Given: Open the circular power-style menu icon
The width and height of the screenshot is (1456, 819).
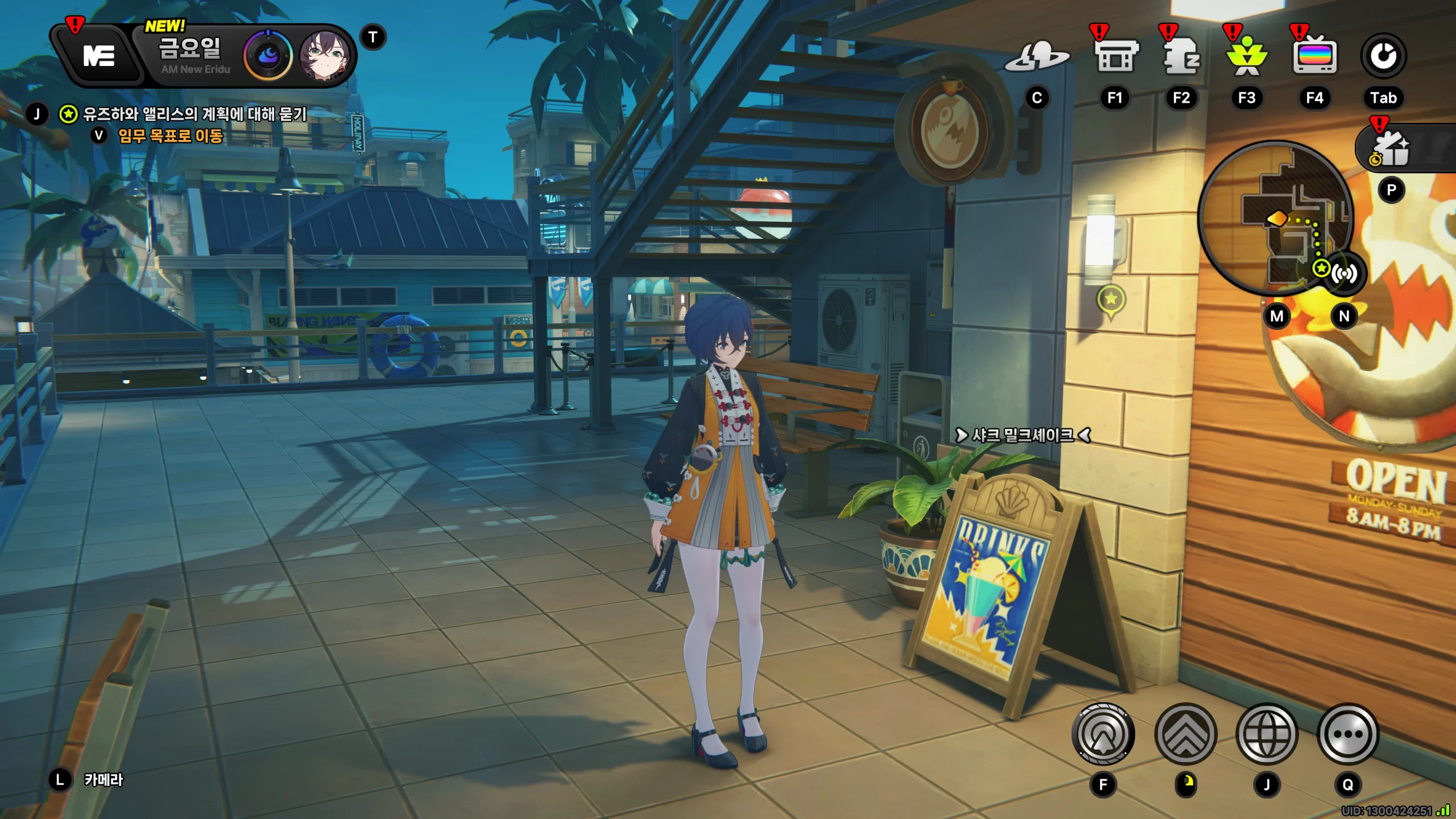Looking at the screenshot, I should point(1383,57).
